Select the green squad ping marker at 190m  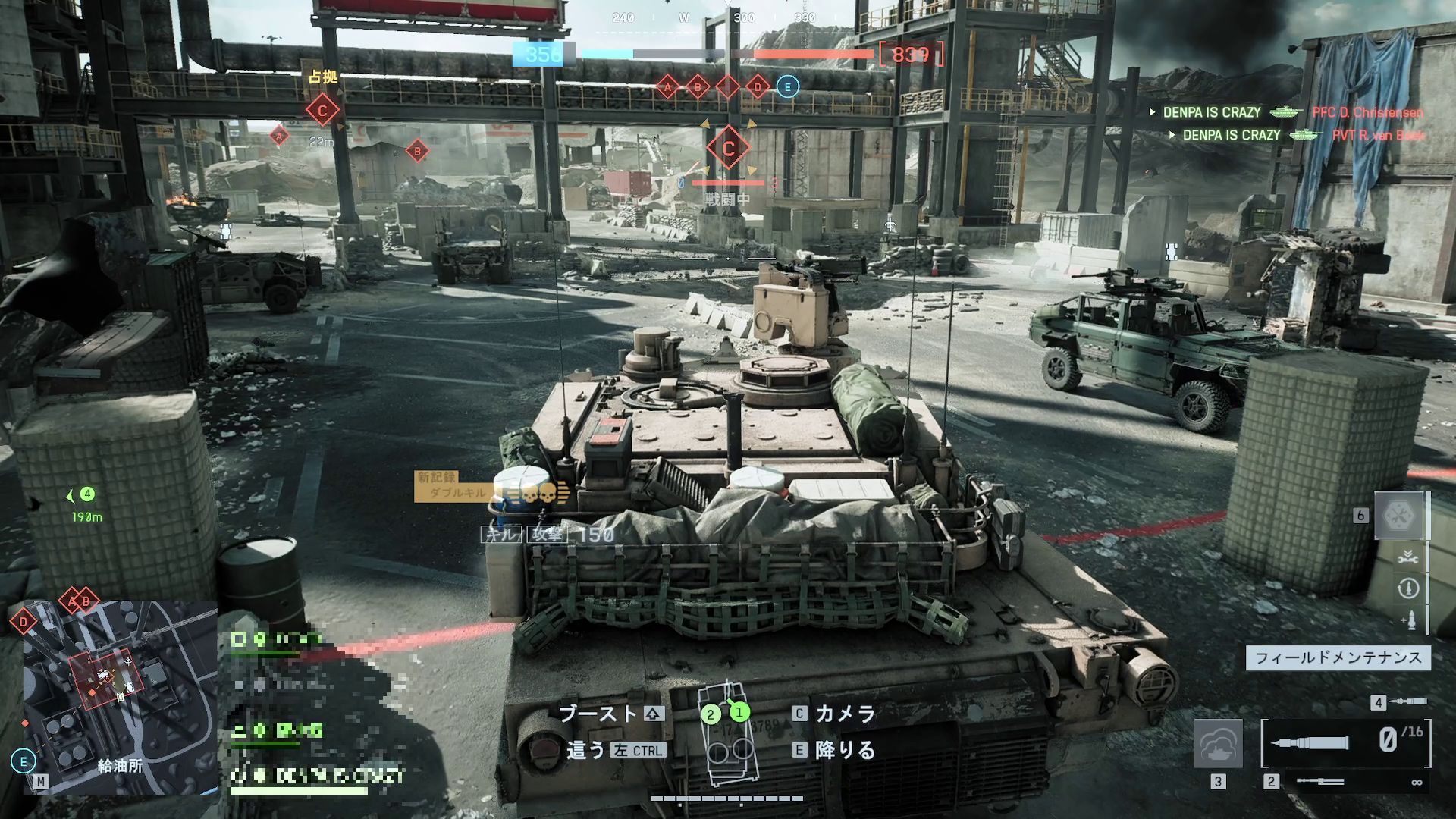click(x=87, y=494)
